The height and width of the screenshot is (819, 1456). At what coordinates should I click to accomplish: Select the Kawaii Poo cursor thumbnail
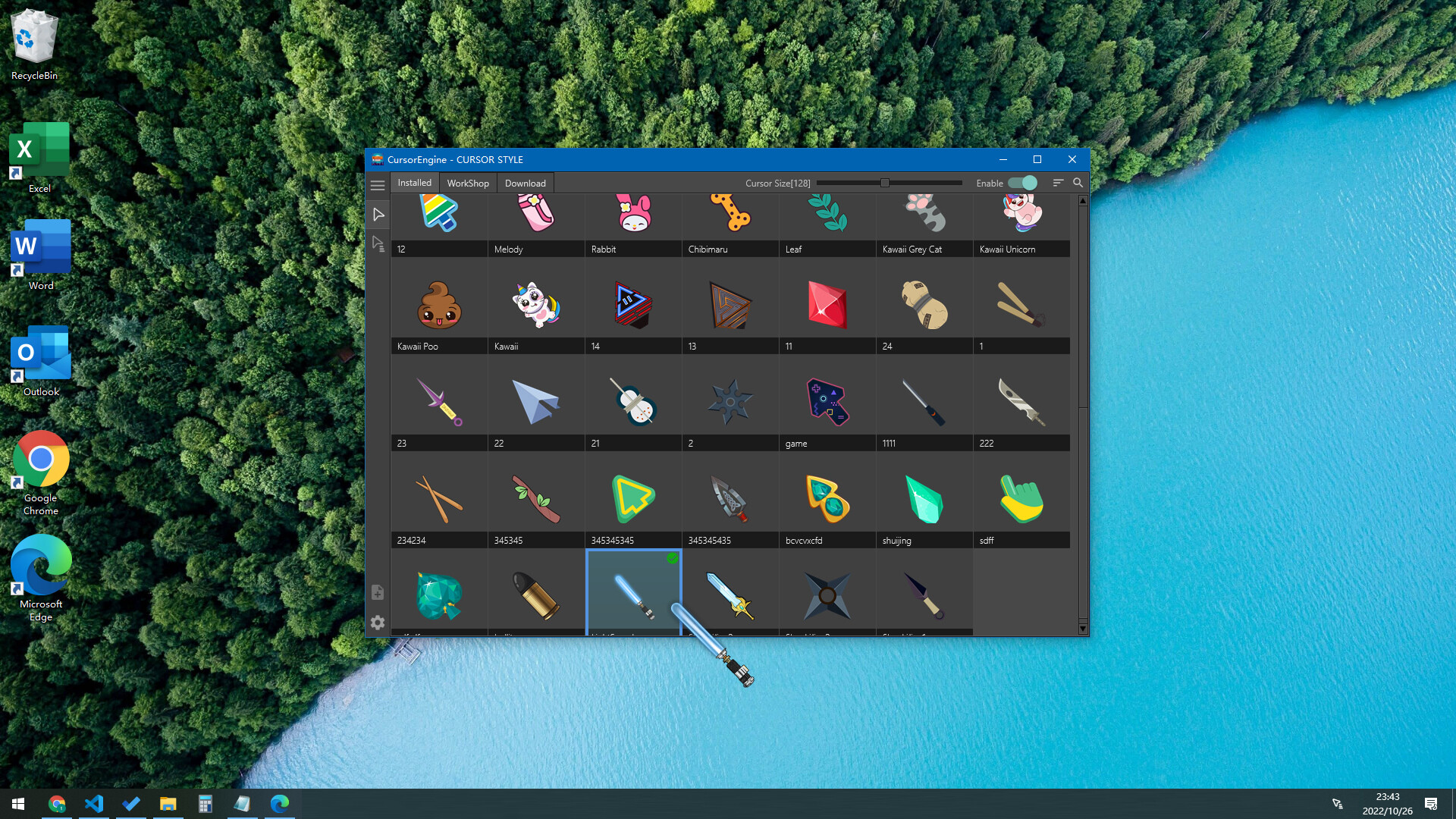pos(438,304)
